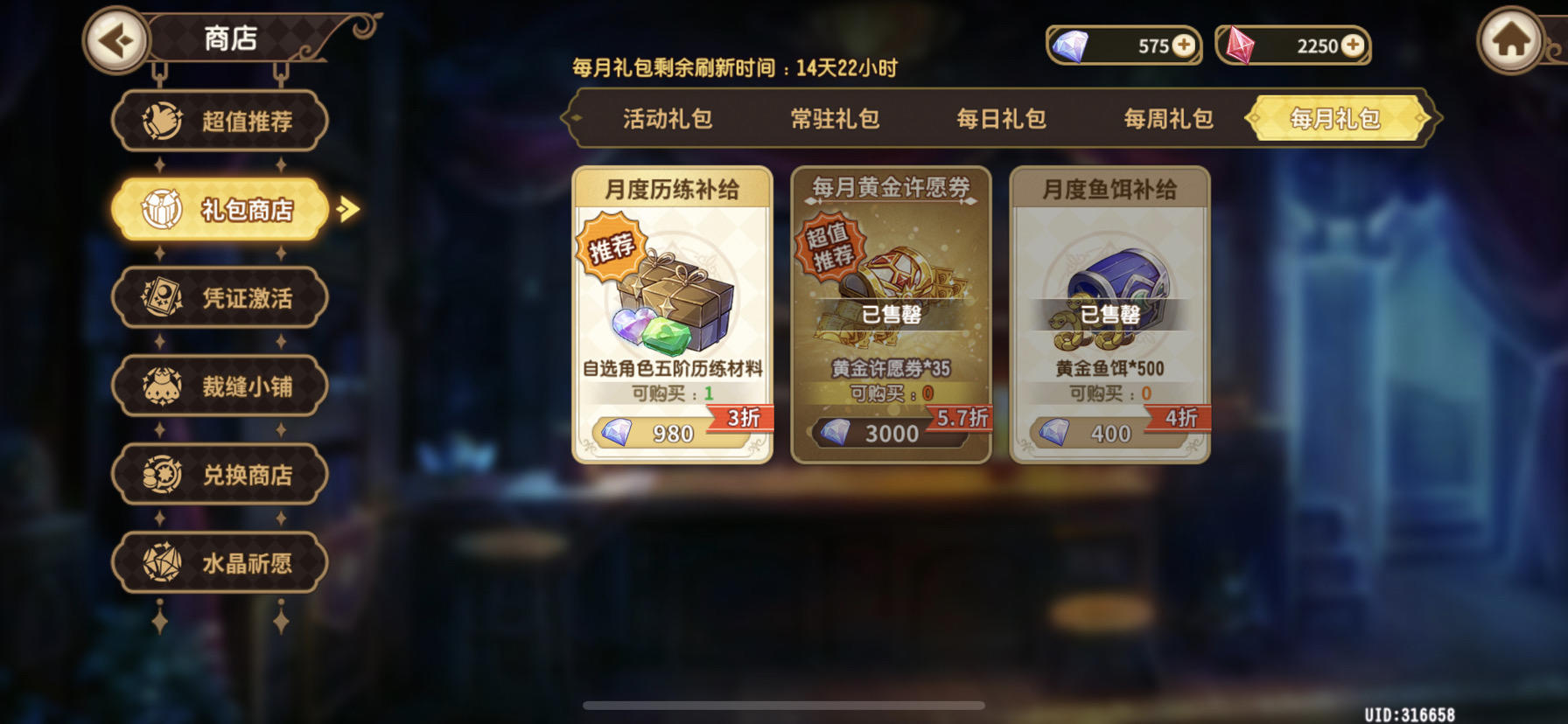Tap the plus beside the 2250 red gems
1568x724 pixels.
[x=1354, y=46]
